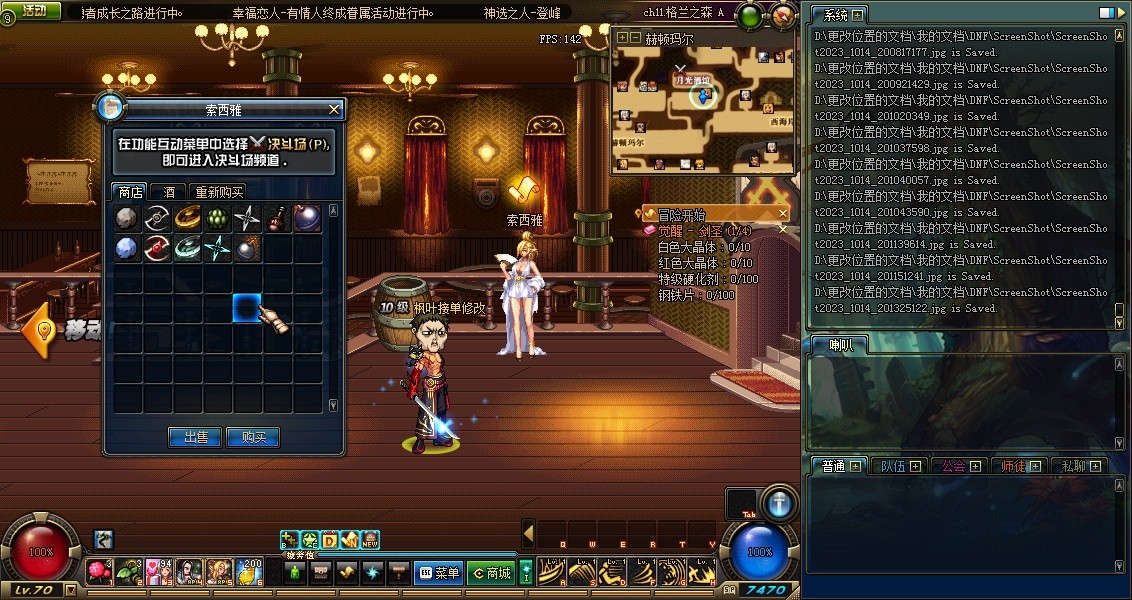Zoom in the minimap with plus button
The image size is (1132, 600).
click(x=621, y=38)
